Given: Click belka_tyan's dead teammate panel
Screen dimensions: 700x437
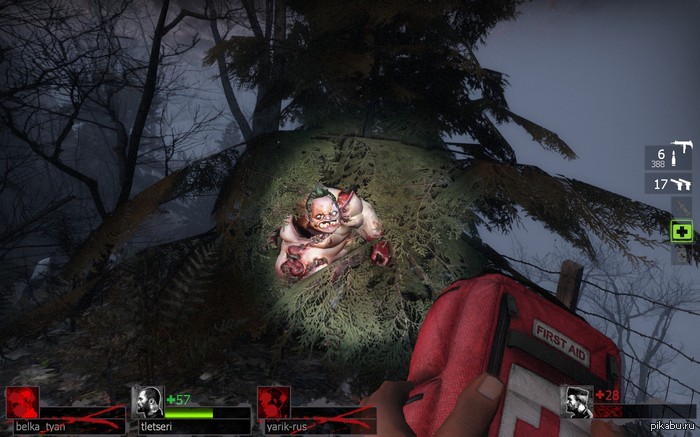Looking at the screenshot, I should [x=23, y=403].
